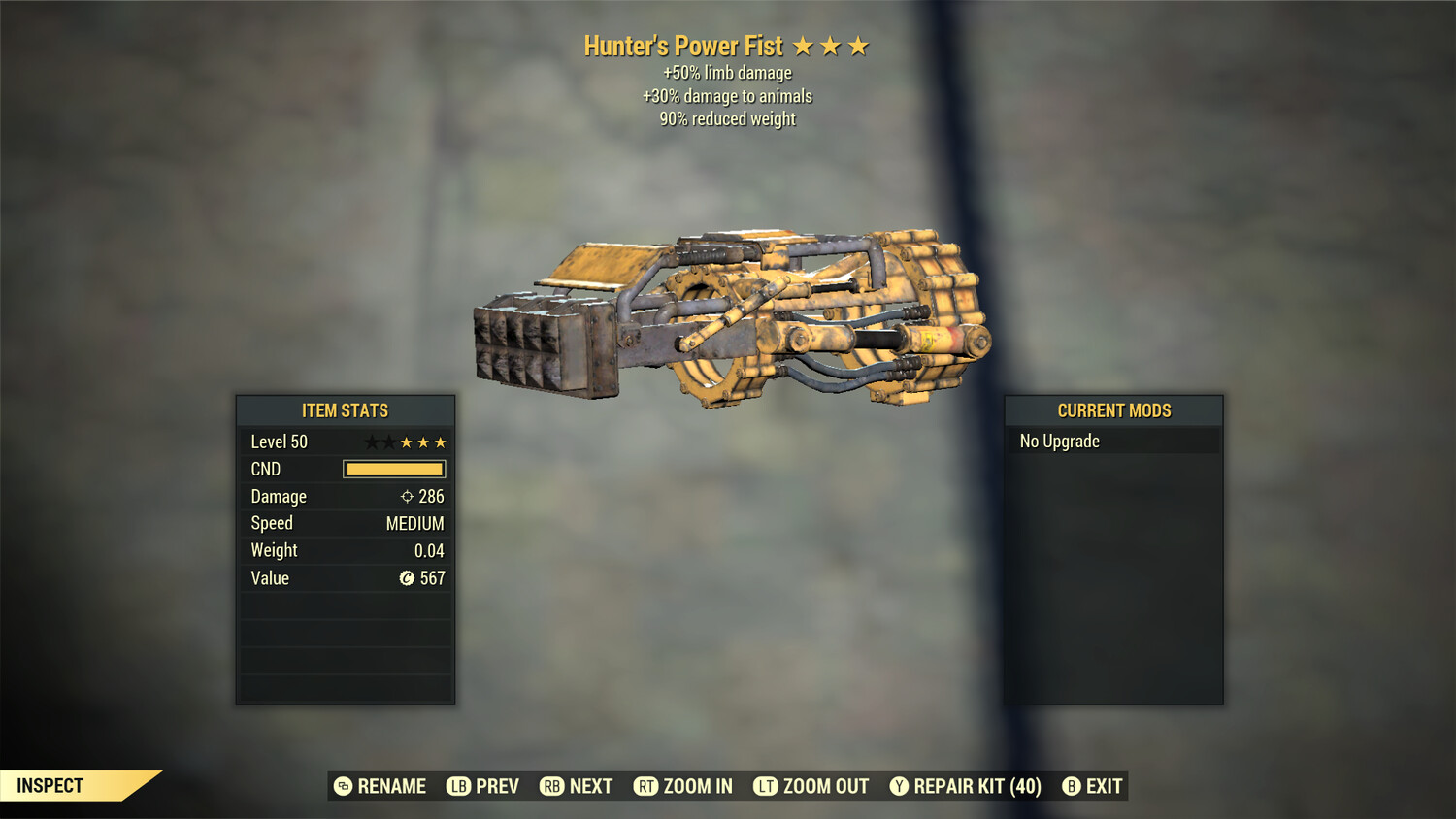Click the yellow CND condition bar
Screen dimensions: 1456x819
(393, 469)
